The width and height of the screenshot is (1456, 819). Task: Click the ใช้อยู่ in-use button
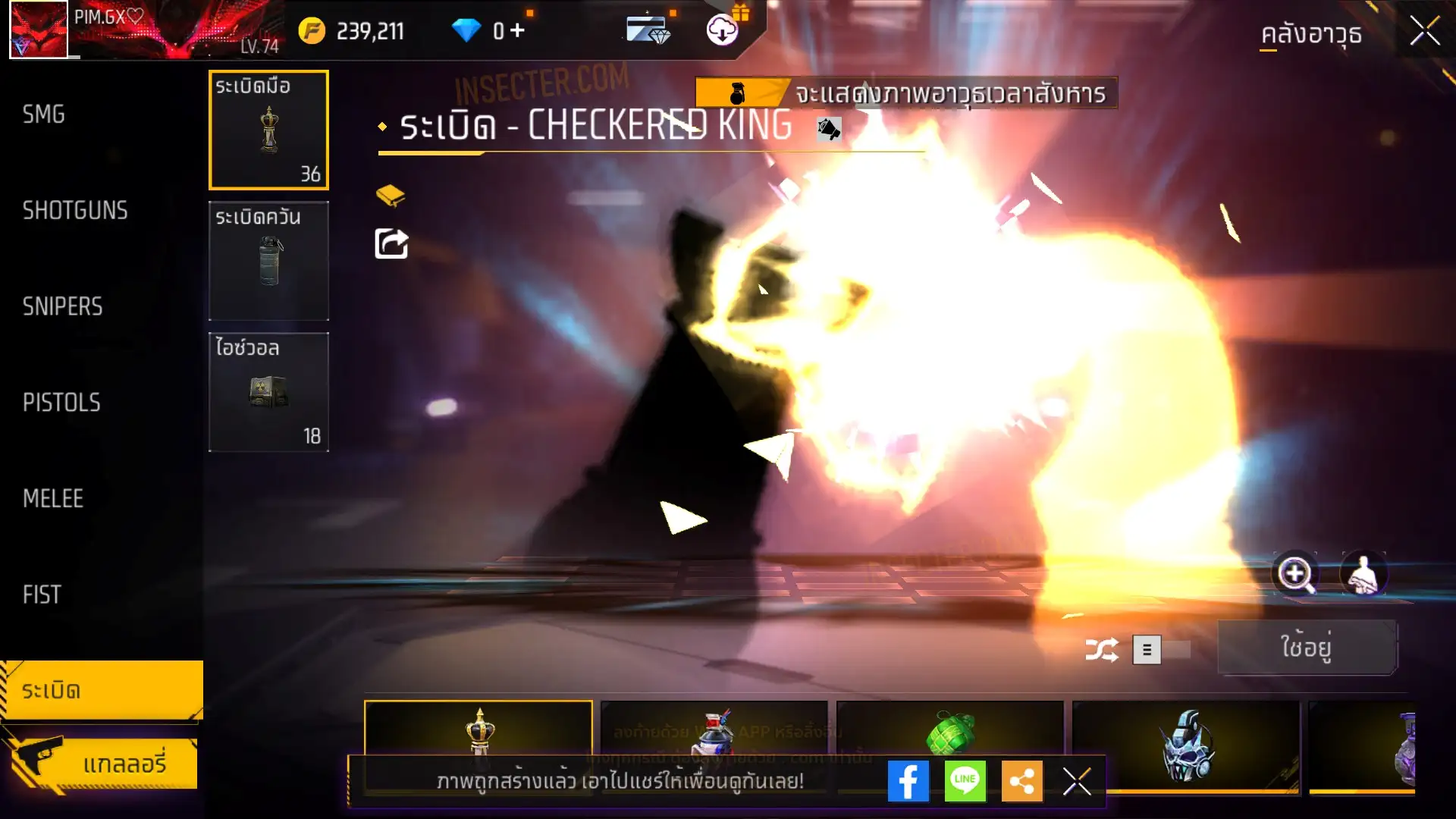(1307, 648)
